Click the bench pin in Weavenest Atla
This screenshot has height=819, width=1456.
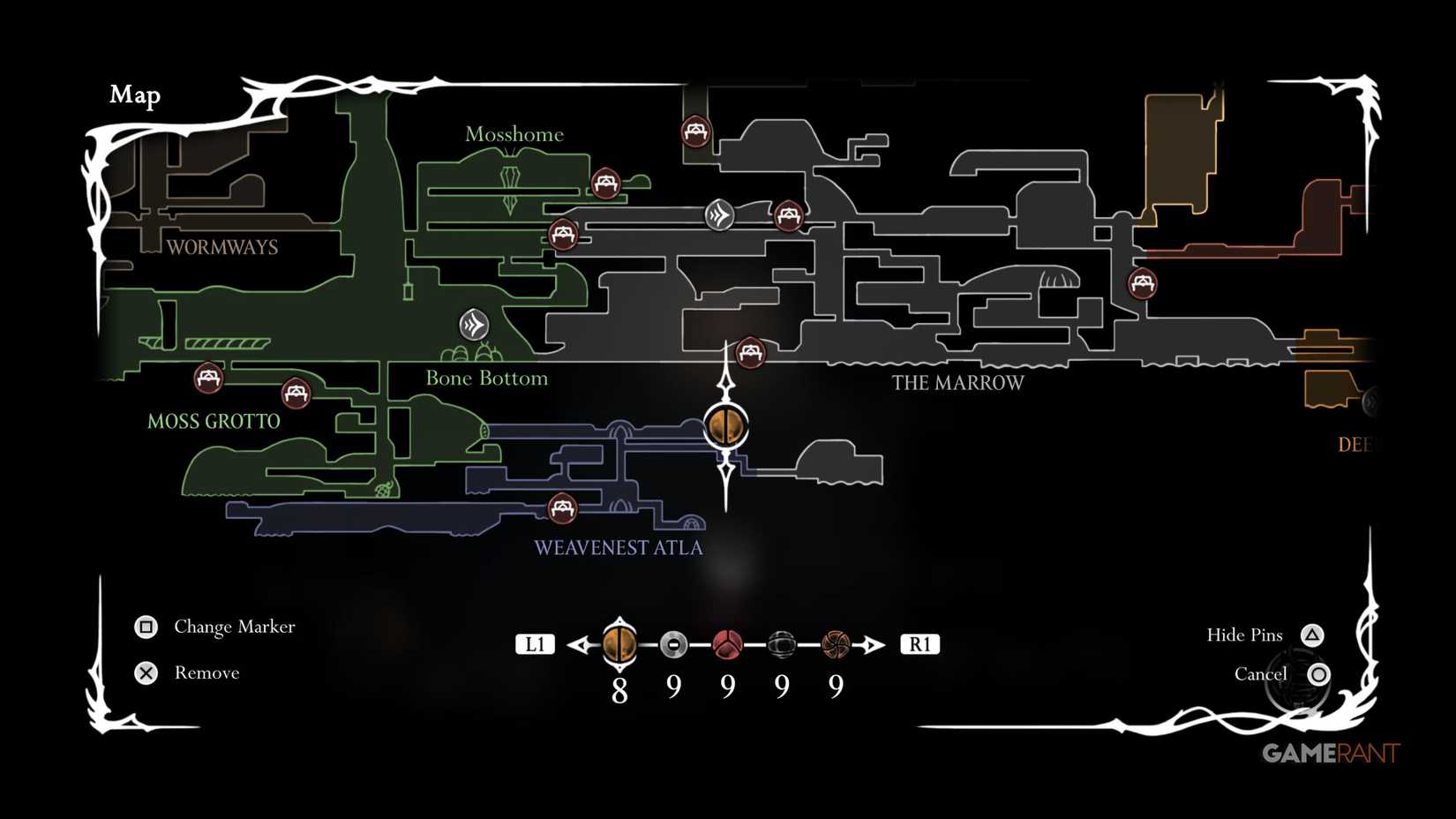coord(562,508)
